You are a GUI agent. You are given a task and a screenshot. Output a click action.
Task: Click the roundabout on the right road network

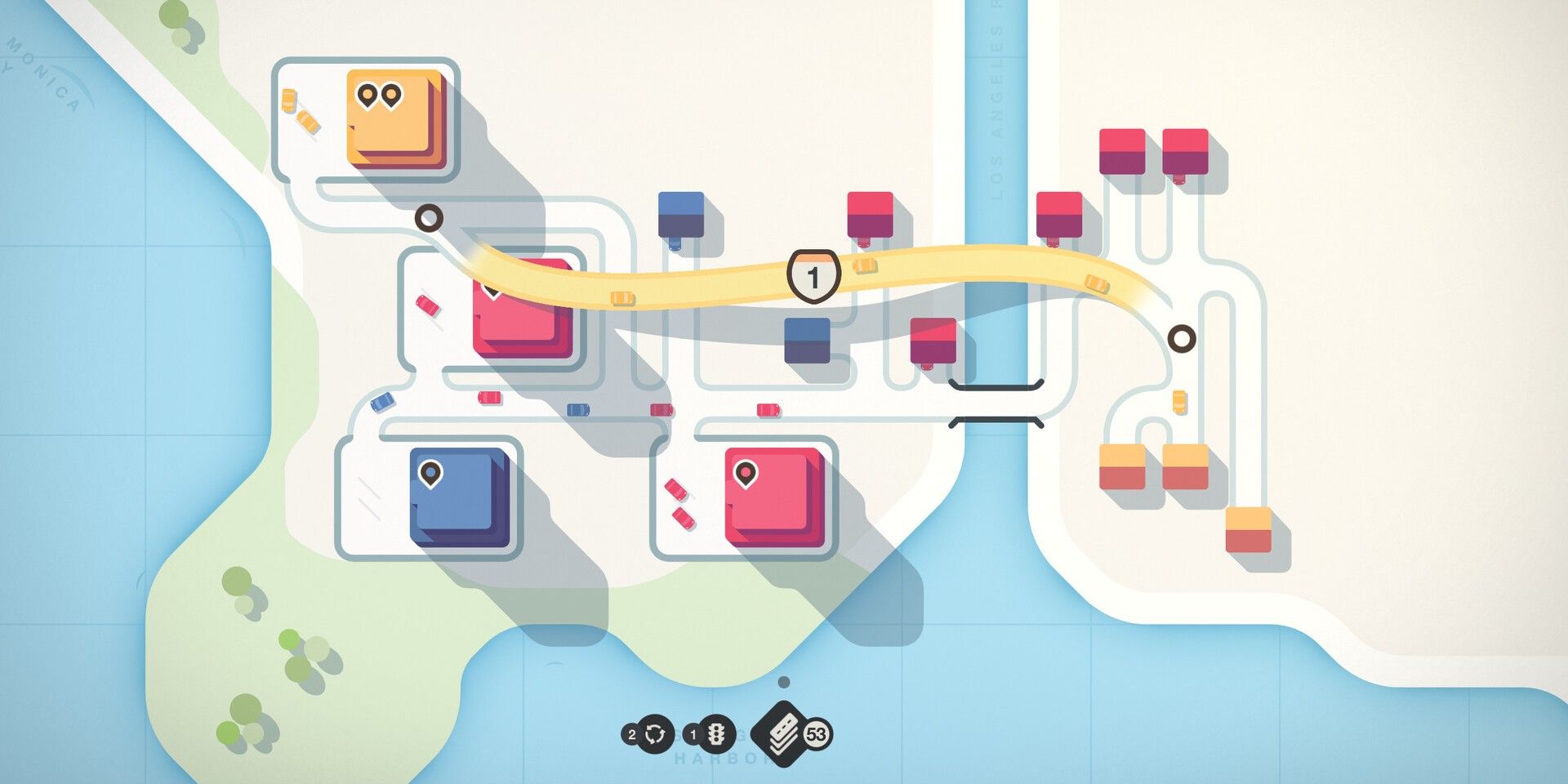[1183, 337]
